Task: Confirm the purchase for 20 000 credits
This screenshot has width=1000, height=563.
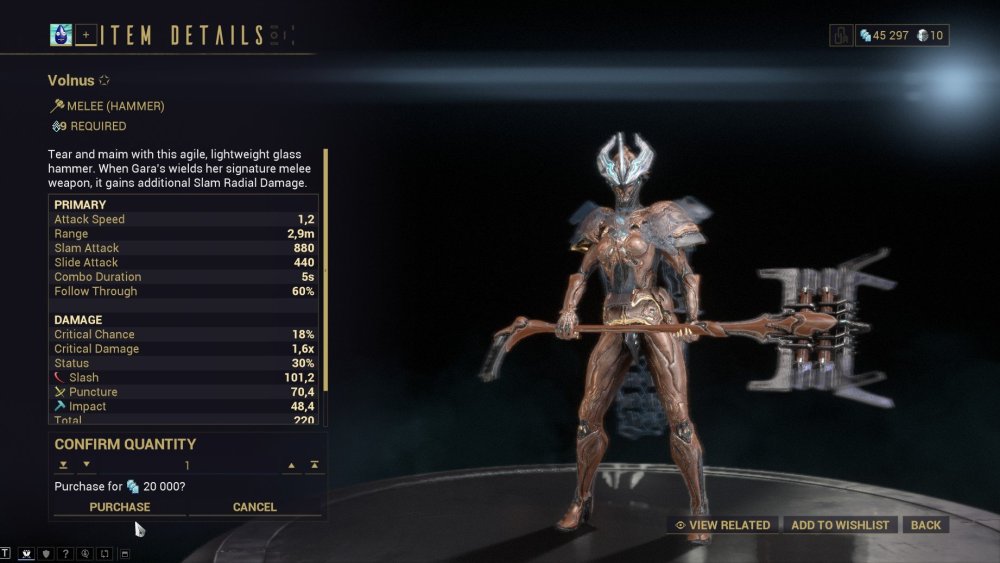Action: (120, 507)
